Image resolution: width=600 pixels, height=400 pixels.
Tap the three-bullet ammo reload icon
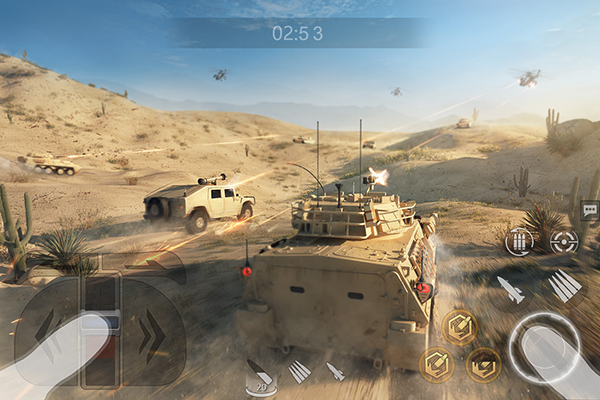point(518,241)
